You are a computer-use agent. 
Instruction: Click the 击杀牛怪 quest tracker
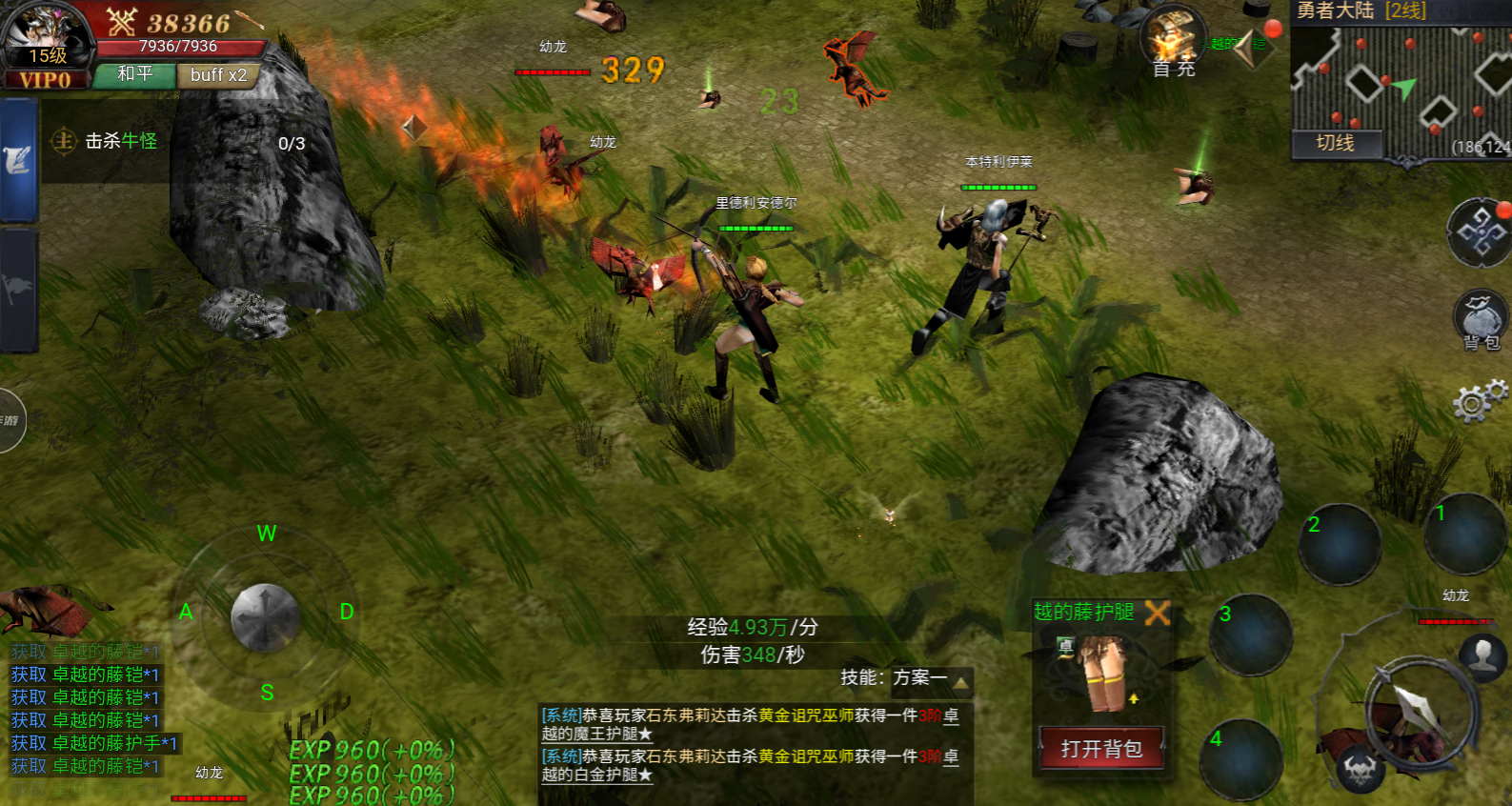coord(121,141)
